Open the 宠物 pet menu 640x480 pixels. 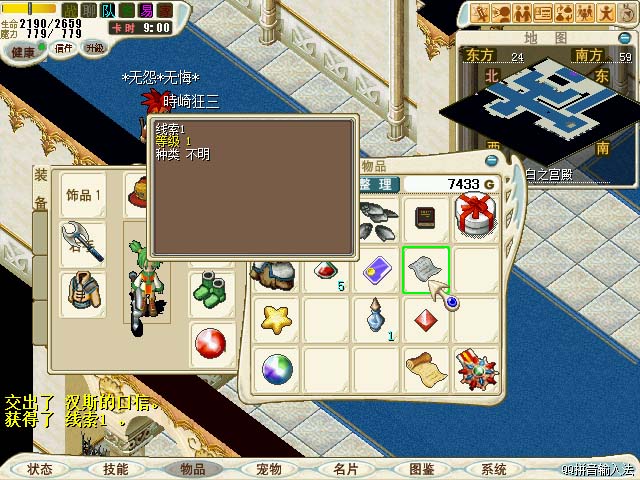pos(269,469)
